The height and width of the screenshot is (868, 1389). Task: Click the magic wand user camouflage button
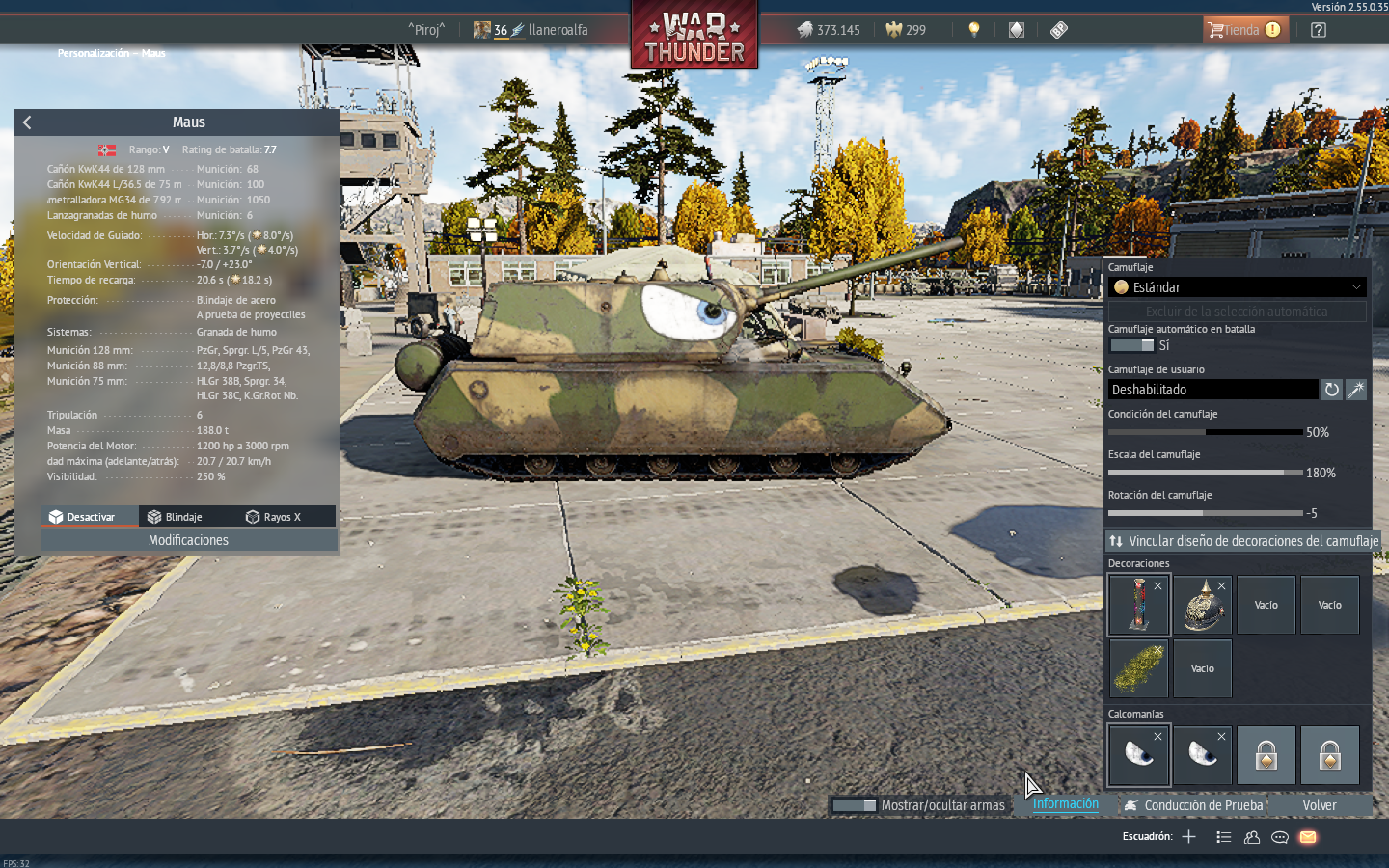click(1356, 390)
